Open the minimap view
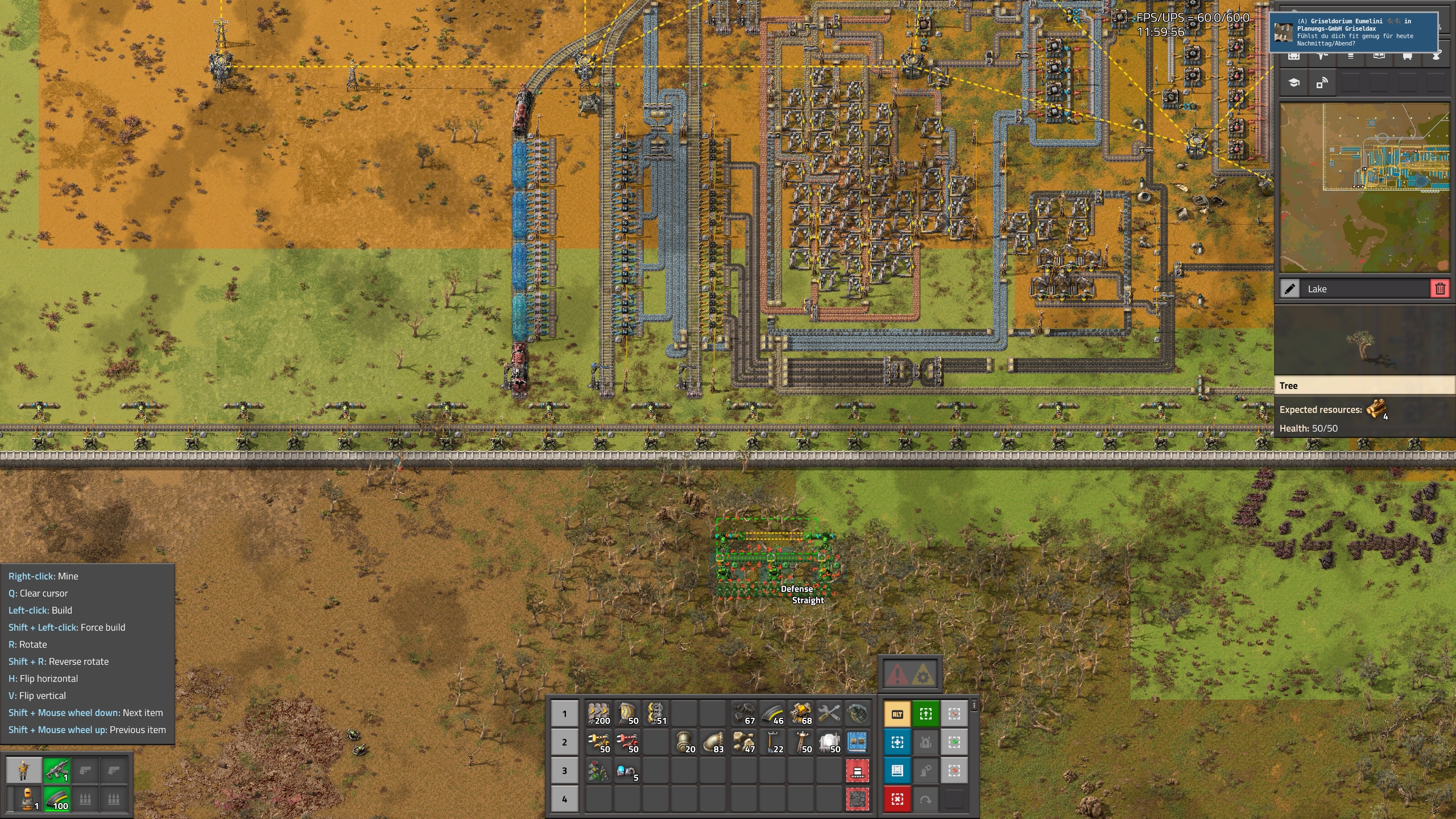 click(1364, 188)
